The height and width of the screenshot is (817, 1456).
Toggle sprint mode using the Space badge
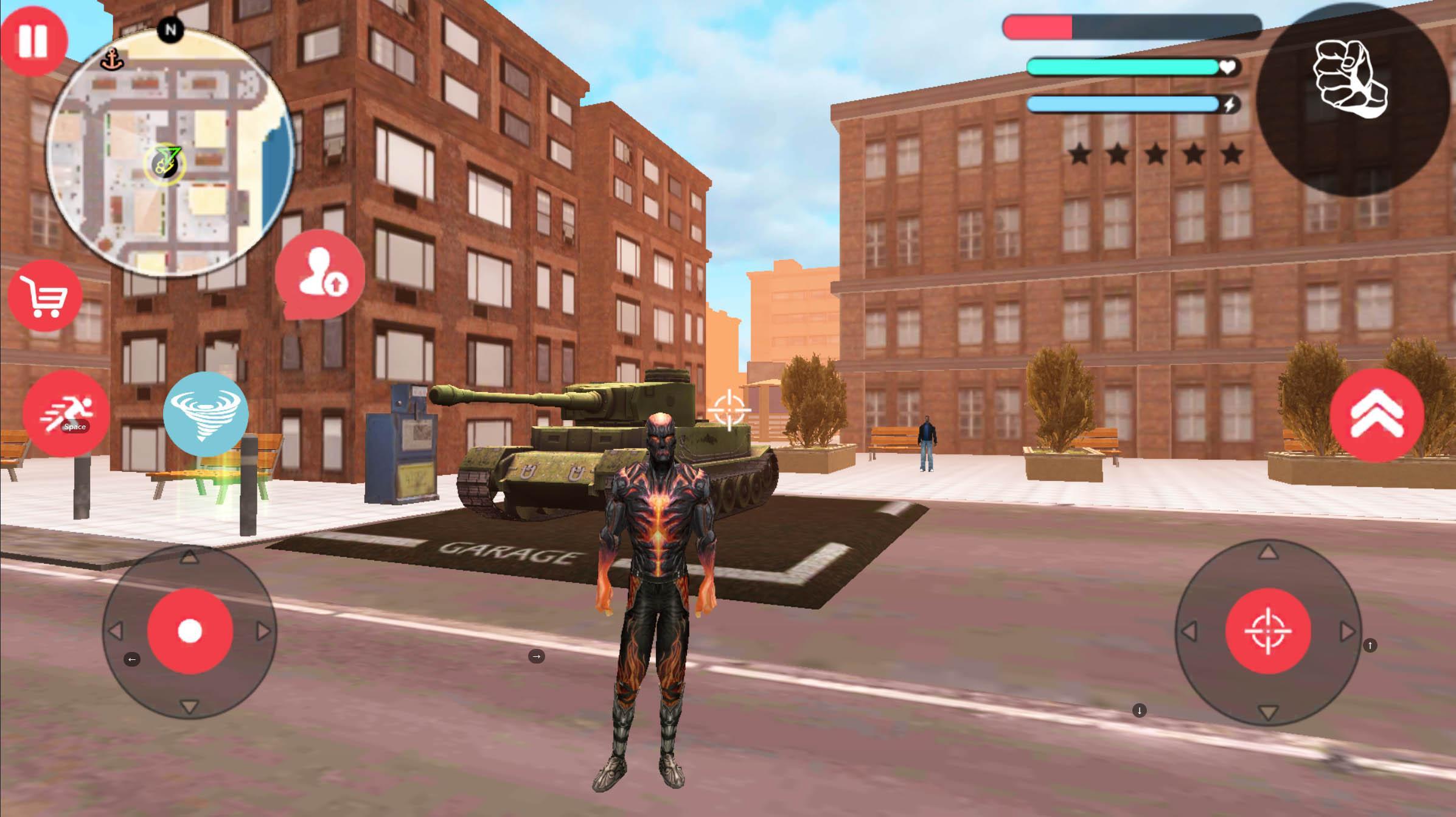point(75,427)
